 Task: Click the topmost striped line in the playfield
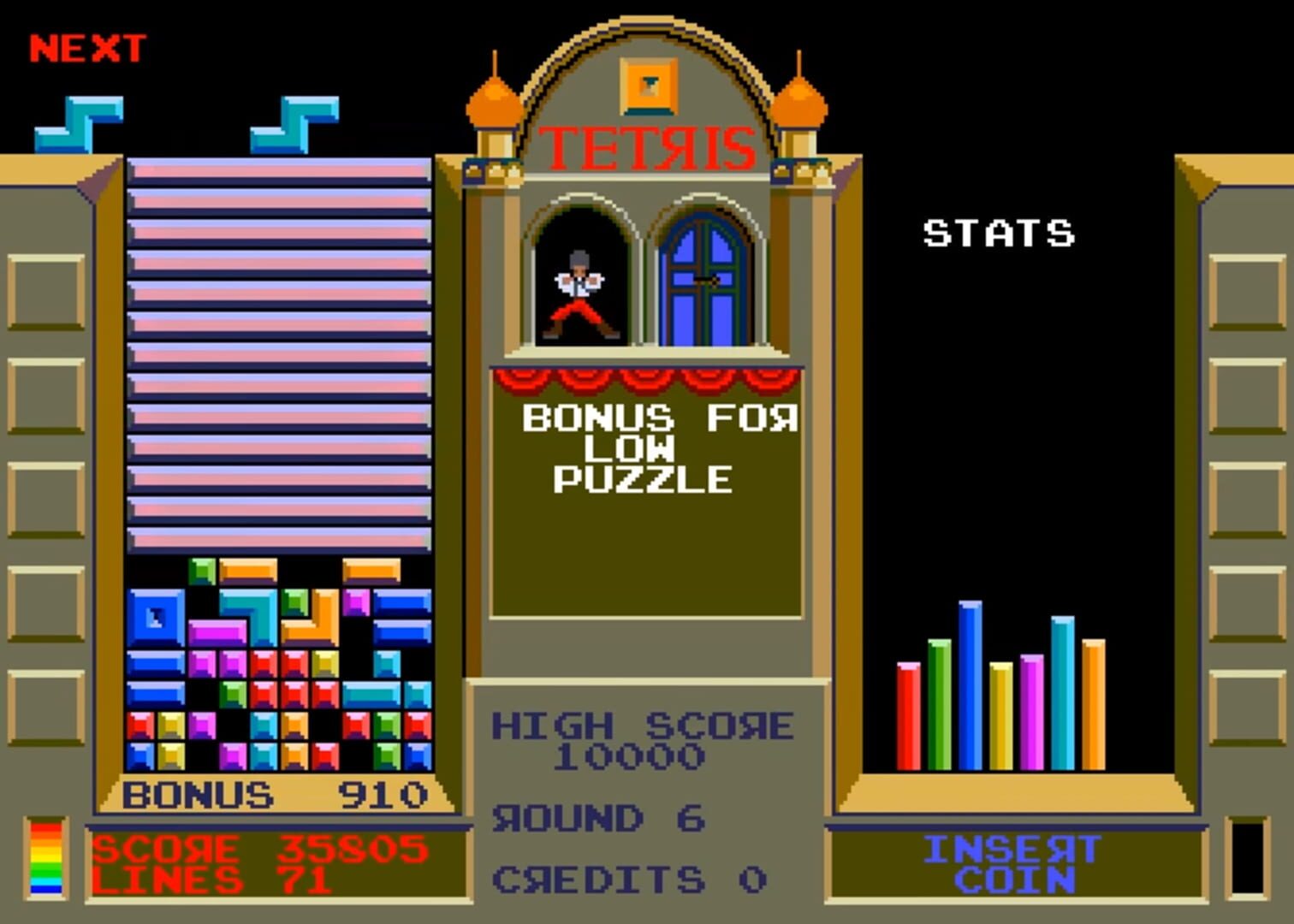point(278,171)
